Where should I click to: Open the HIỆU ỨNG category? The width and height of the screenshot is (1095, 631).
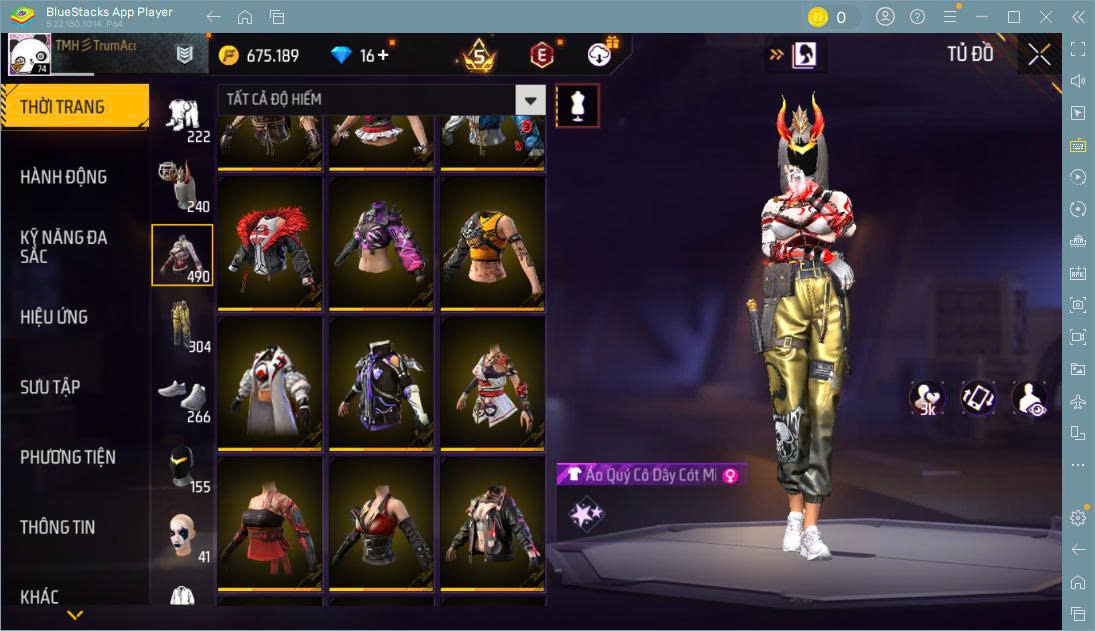[x=54, y=317]
